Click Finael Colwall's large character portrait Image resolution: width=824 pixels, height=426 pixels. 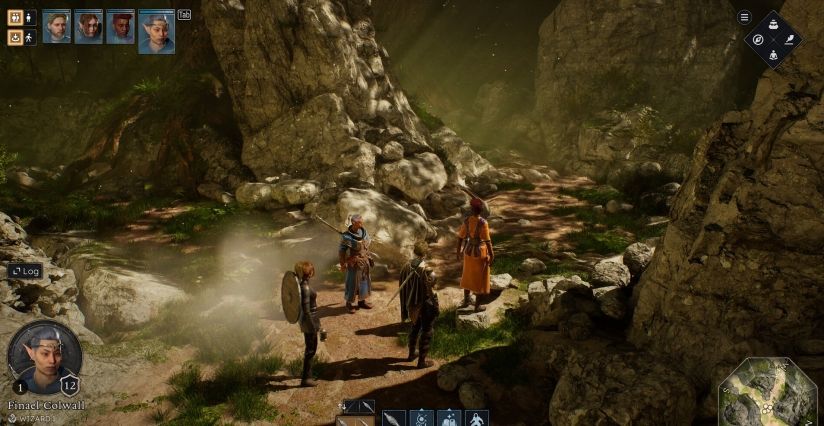pyautogui.click(x=45, y=358)
